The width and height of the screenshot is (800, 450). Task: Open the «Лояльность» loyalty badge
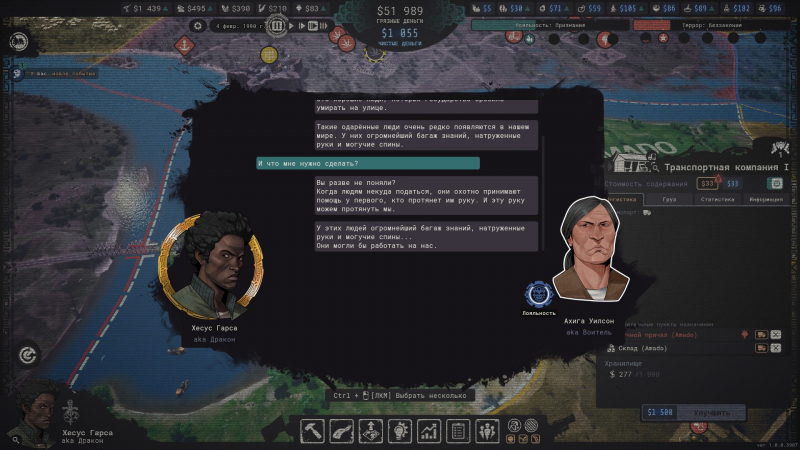(x=538, y=294)
